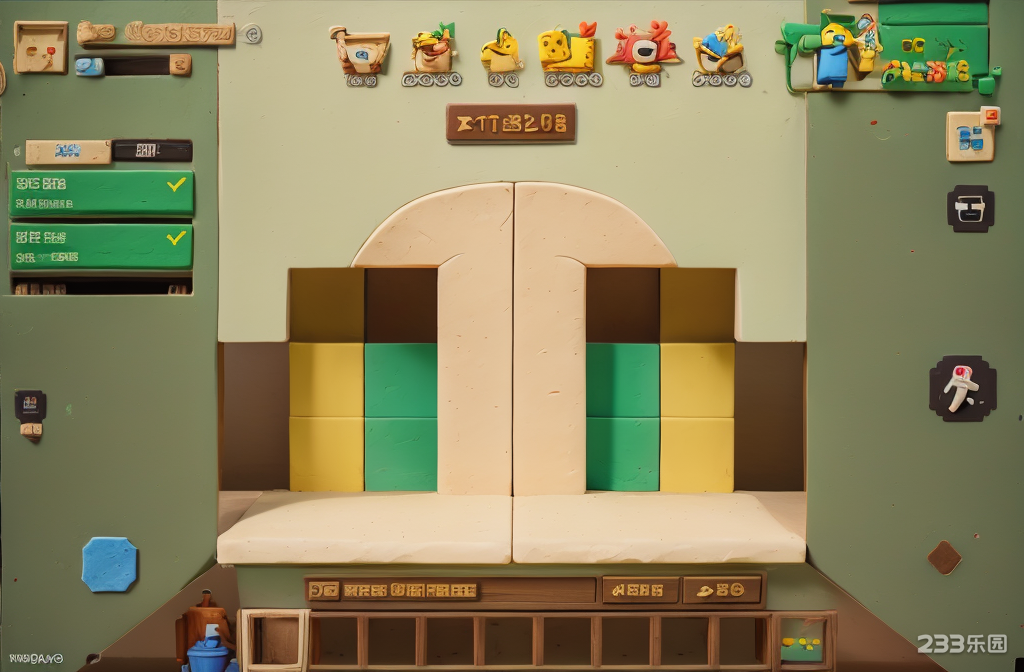Toggle the first green checked row
Screen dimensions: 1024x672
coord(102,193)
